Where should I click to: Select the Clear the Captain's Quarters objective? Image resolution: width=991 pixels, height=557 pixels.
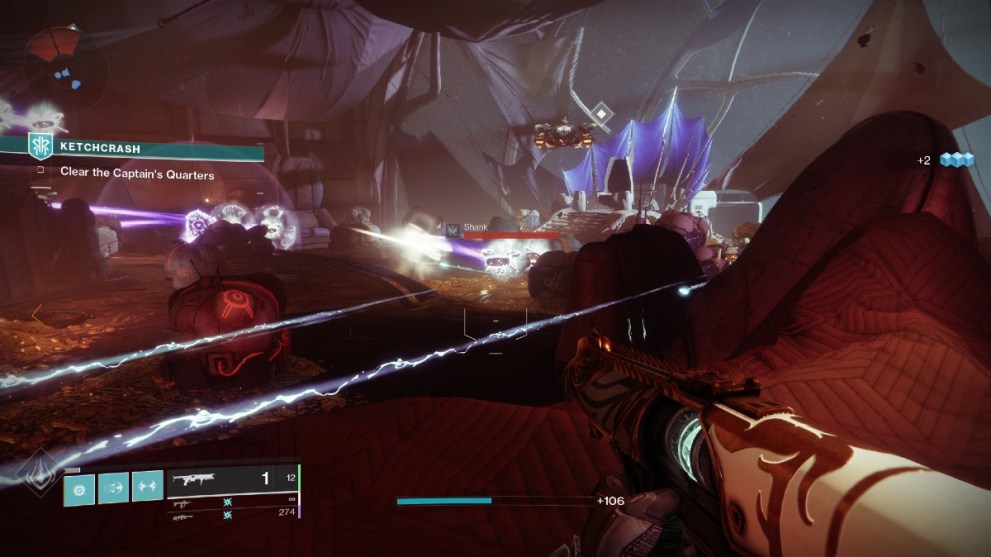[137, 173]
